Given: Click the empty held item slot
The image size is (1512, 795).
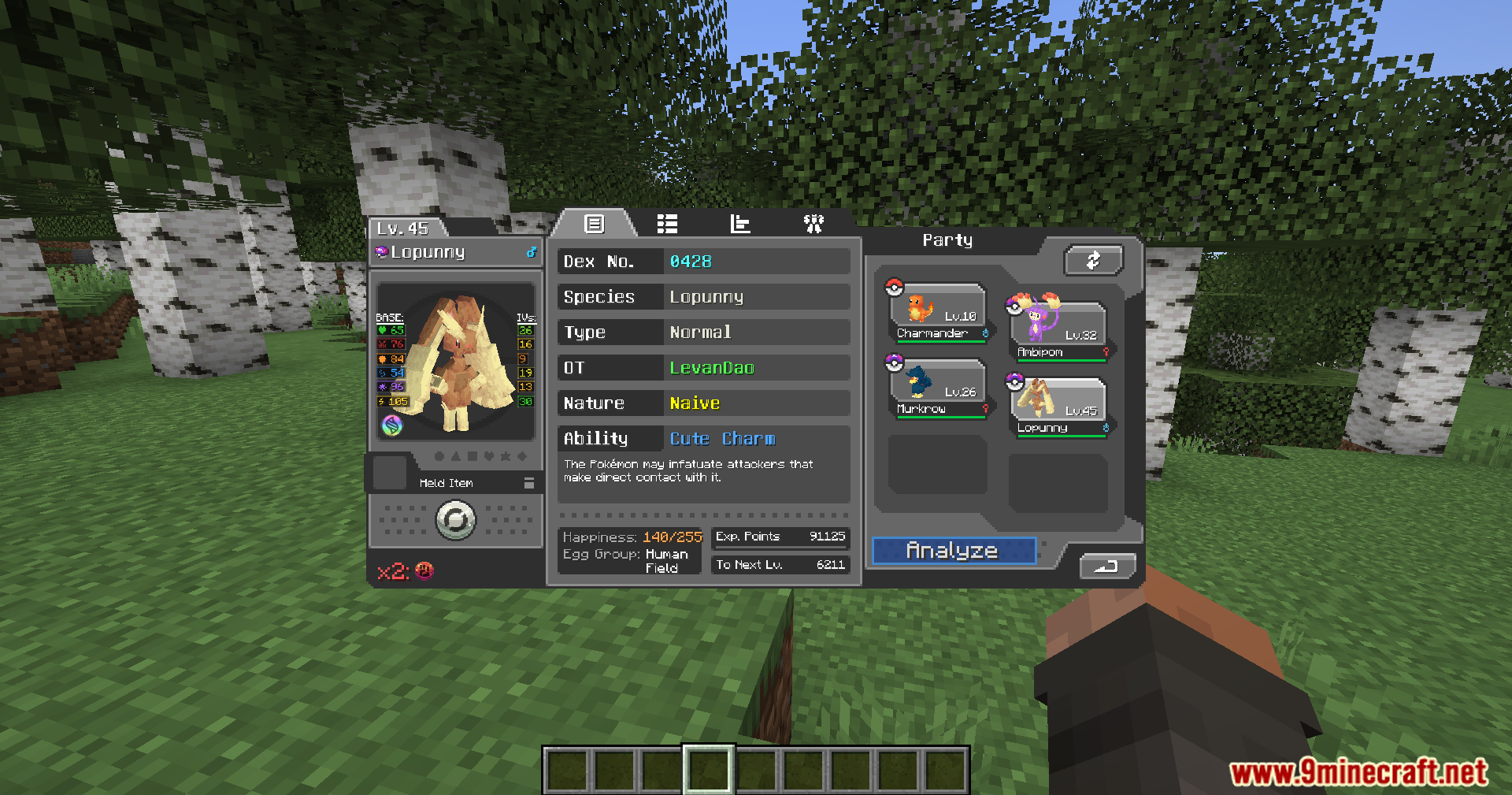Looking at the screenshot, I should [x=389, y=474].
